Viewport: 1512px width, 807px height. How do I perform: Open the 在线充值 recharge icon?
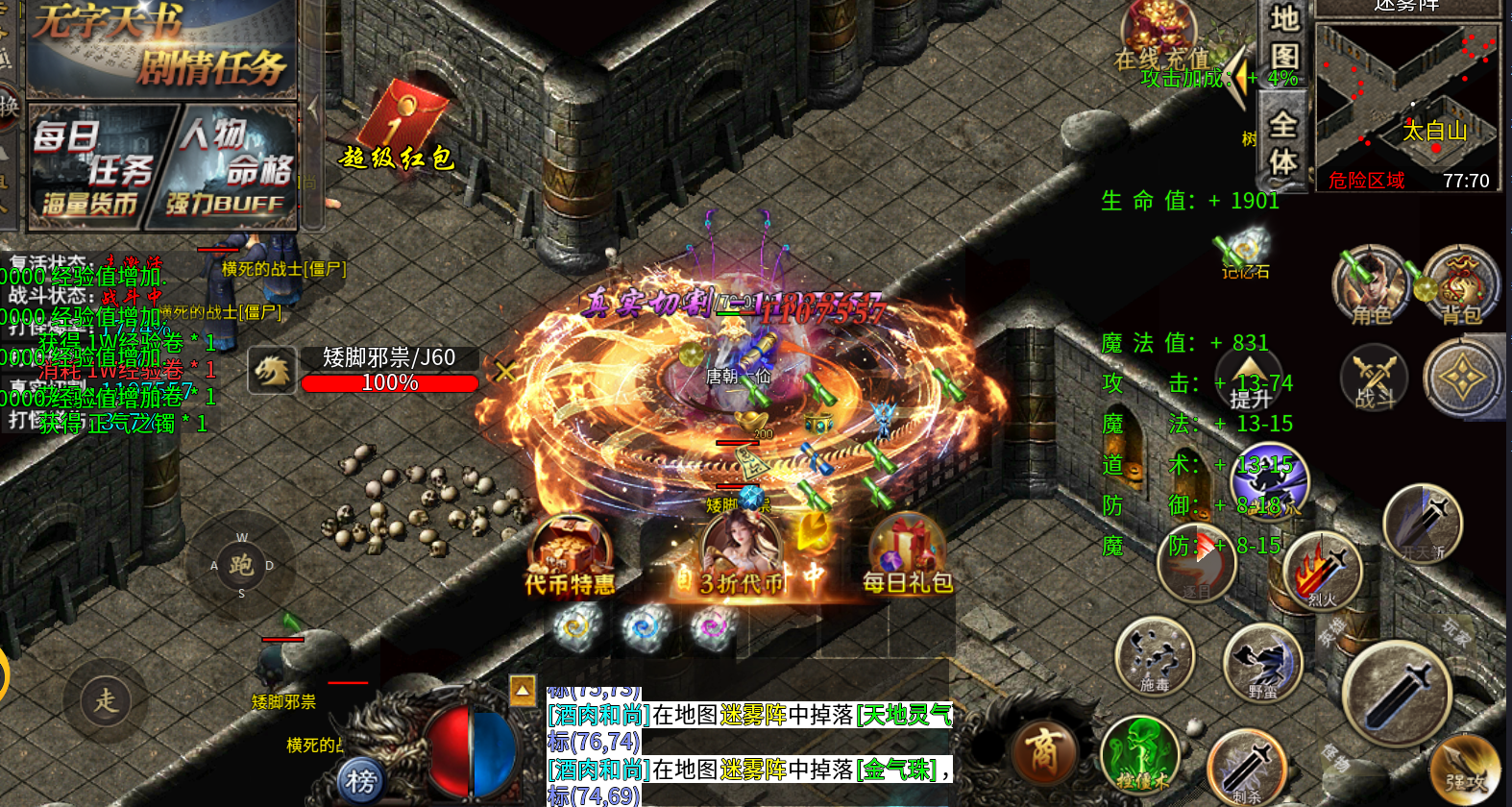1160,40
